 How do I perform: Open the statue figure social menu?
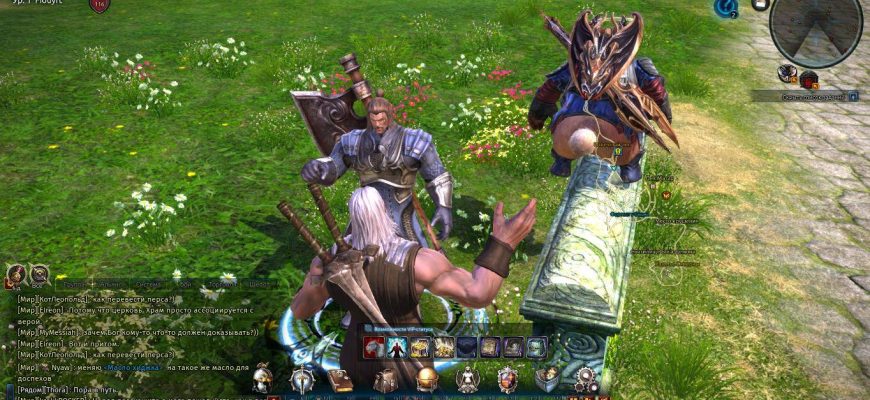466,379
